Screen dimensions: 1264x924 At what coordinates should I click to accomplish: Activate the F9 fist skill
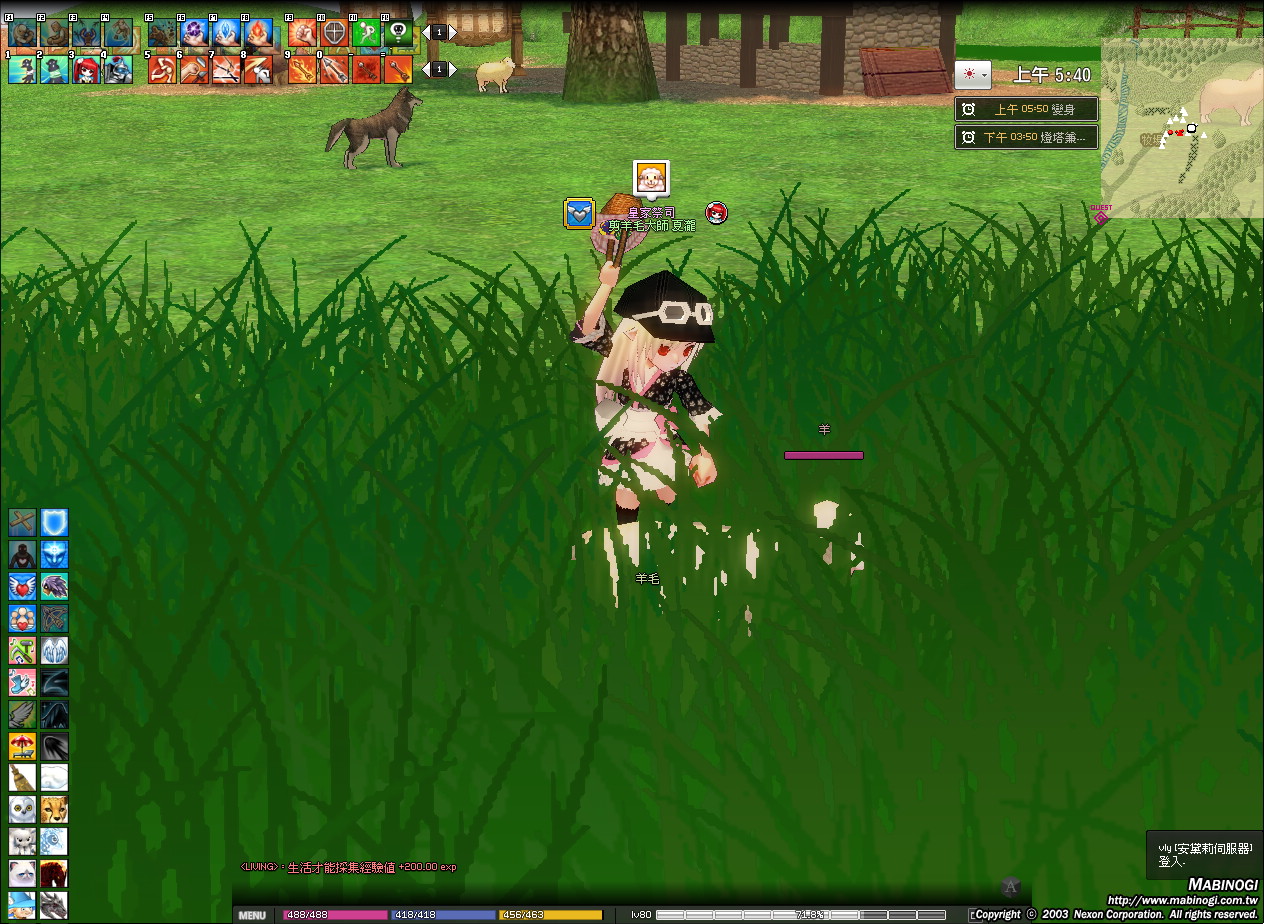click(x=302, y=33)
